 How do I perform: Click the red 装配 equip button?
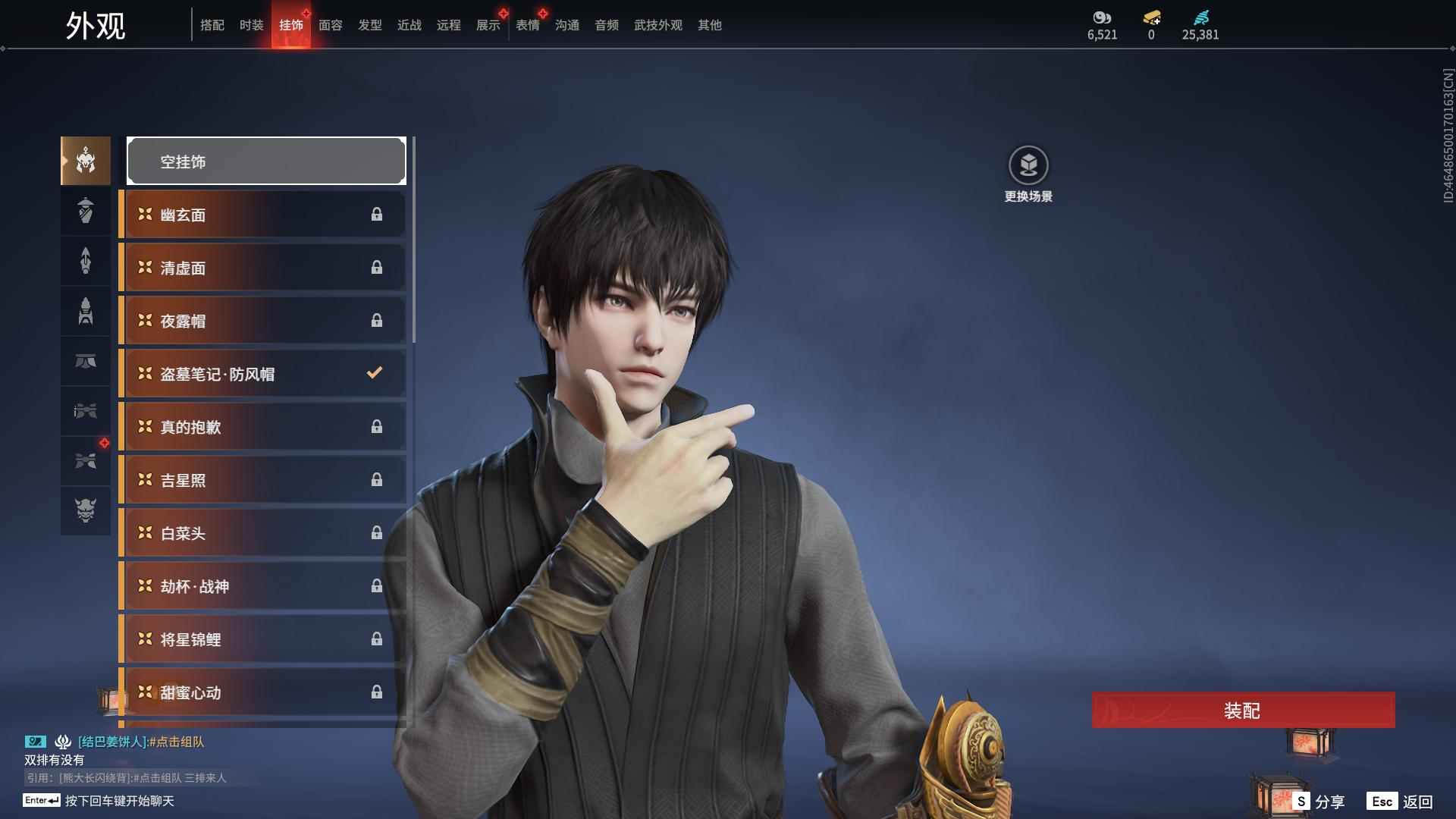[x=1243, y=711]
